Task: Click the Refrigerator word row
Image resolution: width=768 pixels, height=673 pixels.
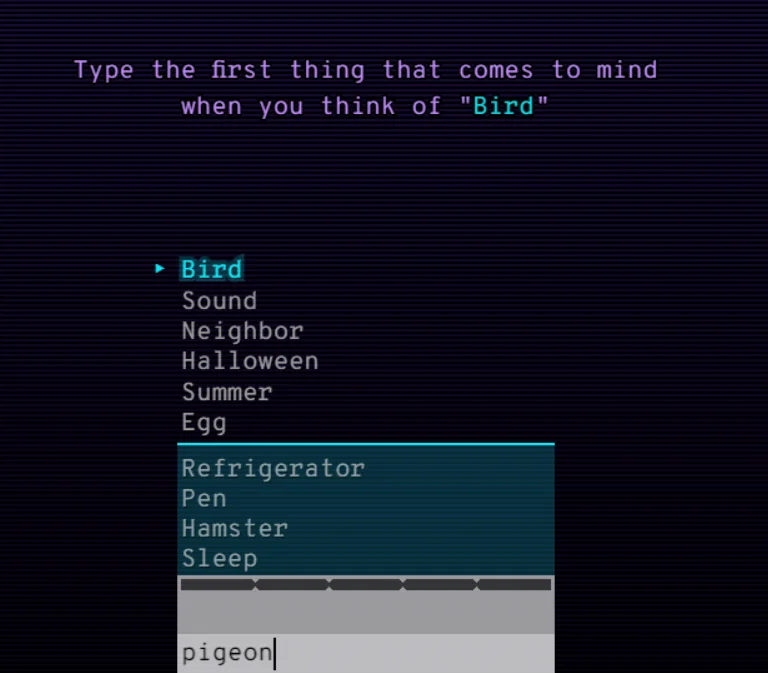Action: tap(273, 468)
